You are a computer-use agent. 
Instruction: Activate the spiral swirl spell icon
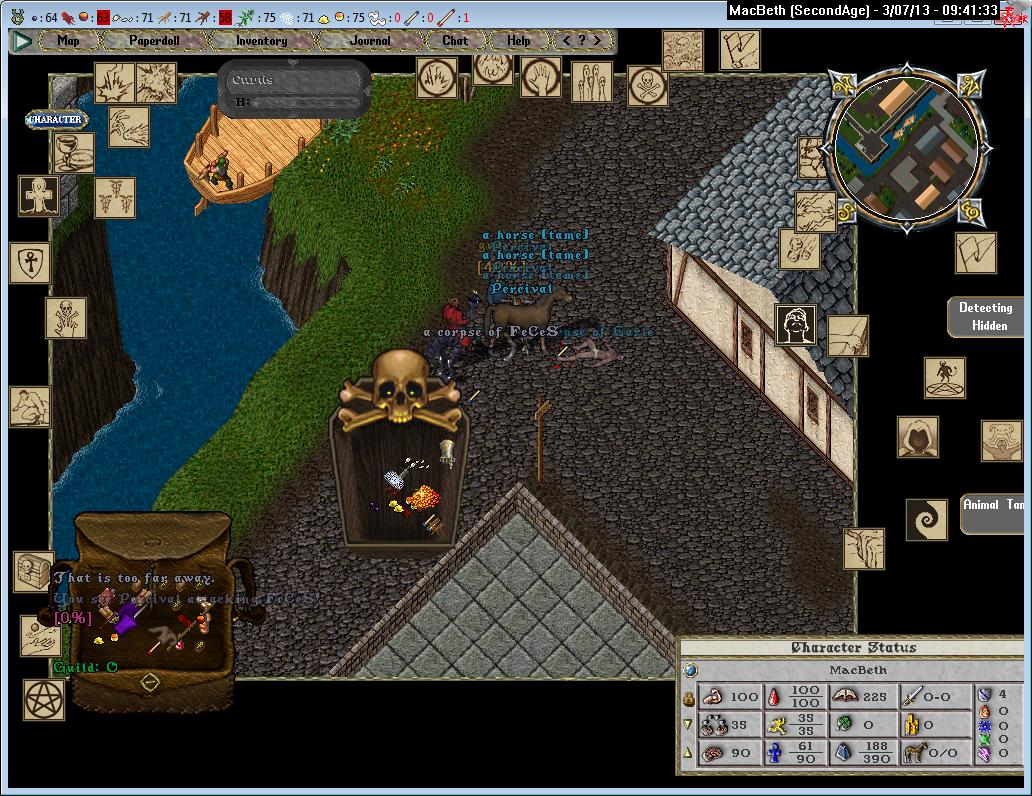pyautogui.click(x=926, y=520)
